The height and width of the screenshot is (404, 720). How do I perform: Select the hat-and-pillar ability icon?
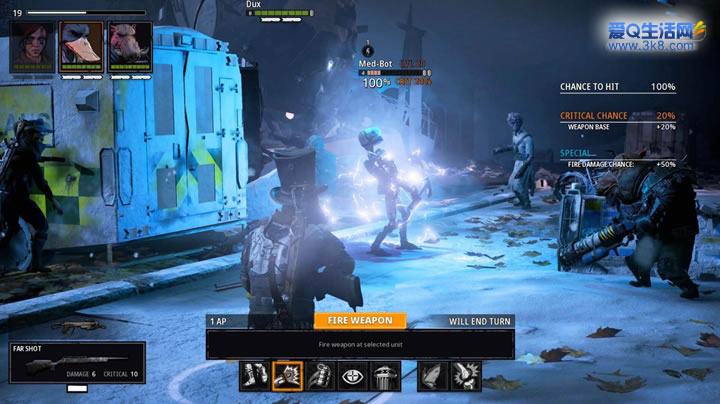click(x=386, y=375)
